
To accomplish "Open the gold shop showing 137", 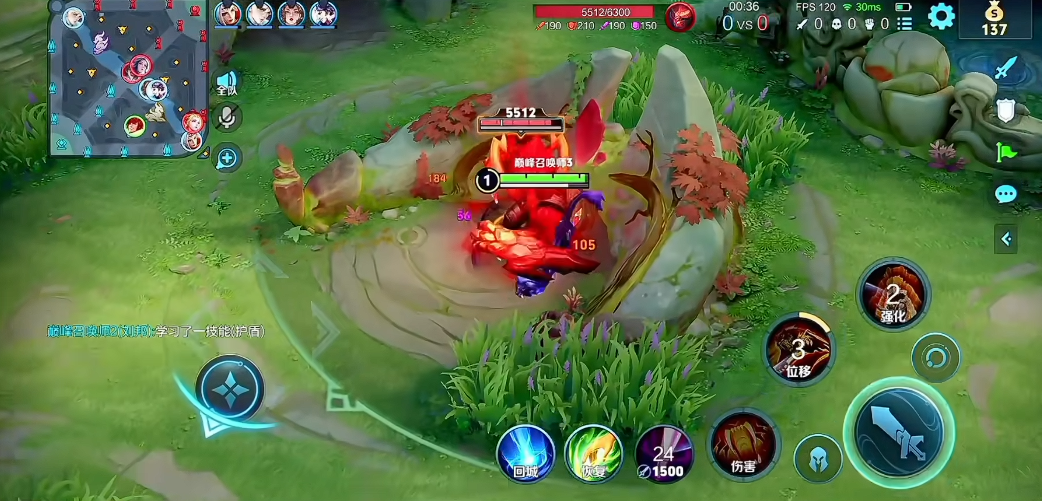I will coord(994,20).
